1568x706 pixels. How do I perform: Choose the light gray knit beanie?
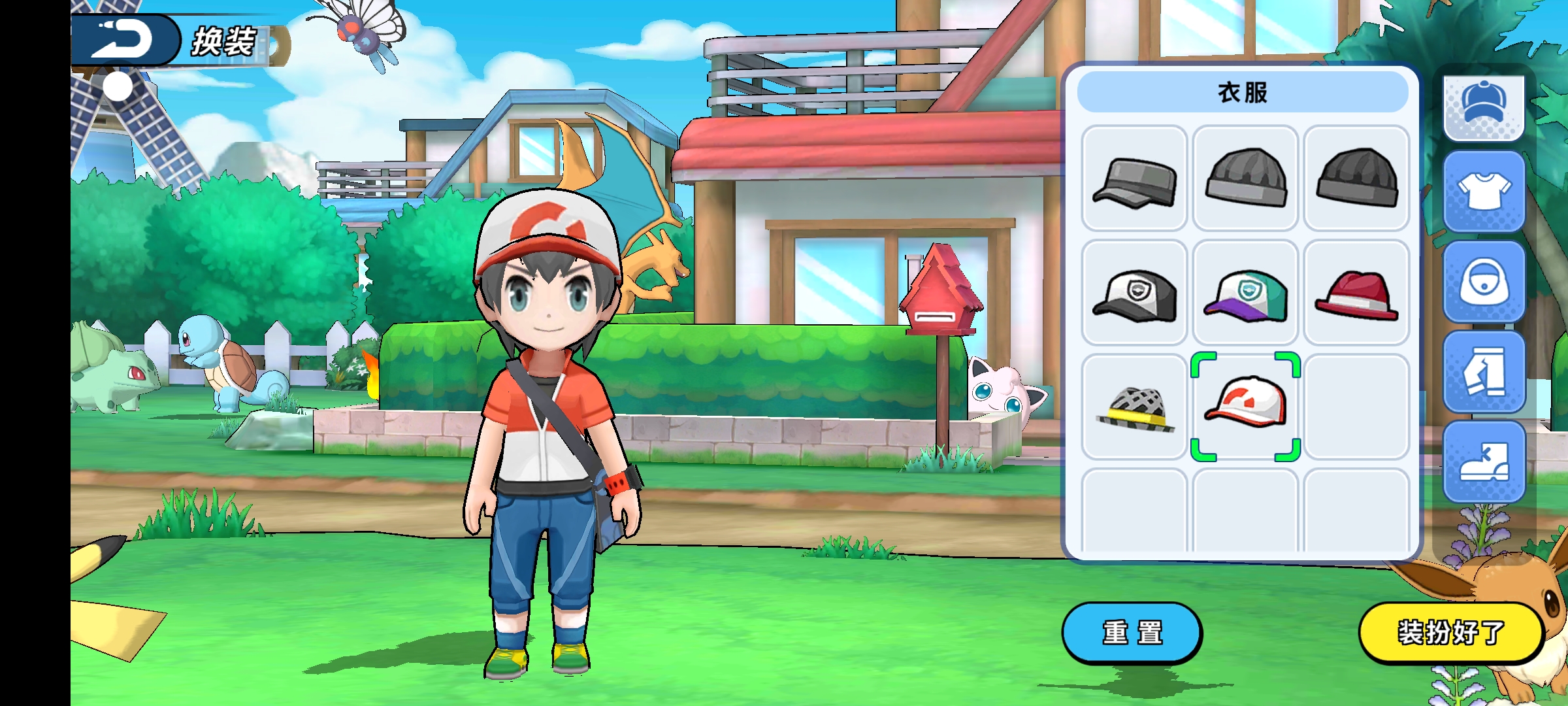1245,178
